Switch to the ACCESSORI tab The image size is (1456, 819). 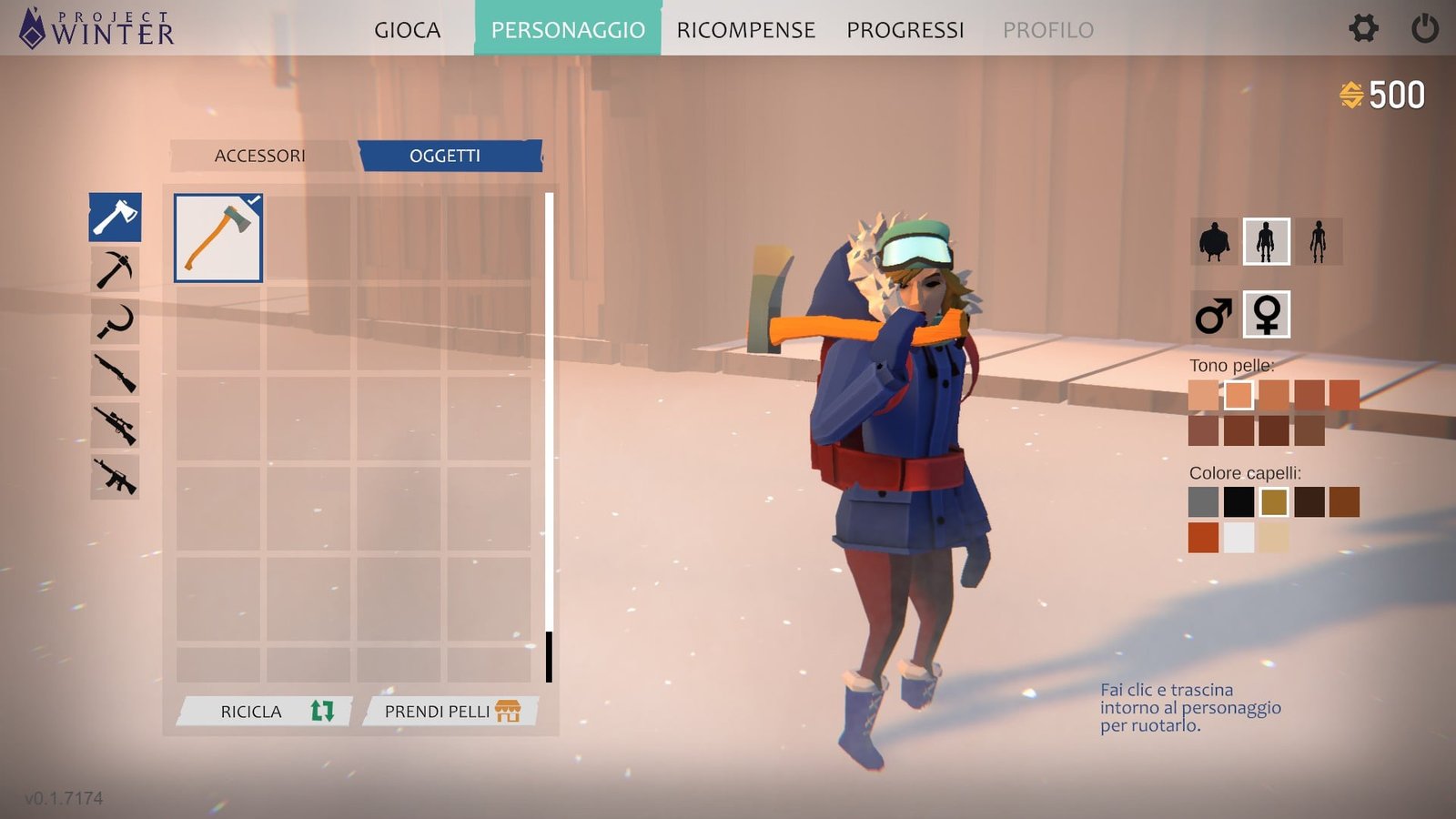click(x=260, y=156)
